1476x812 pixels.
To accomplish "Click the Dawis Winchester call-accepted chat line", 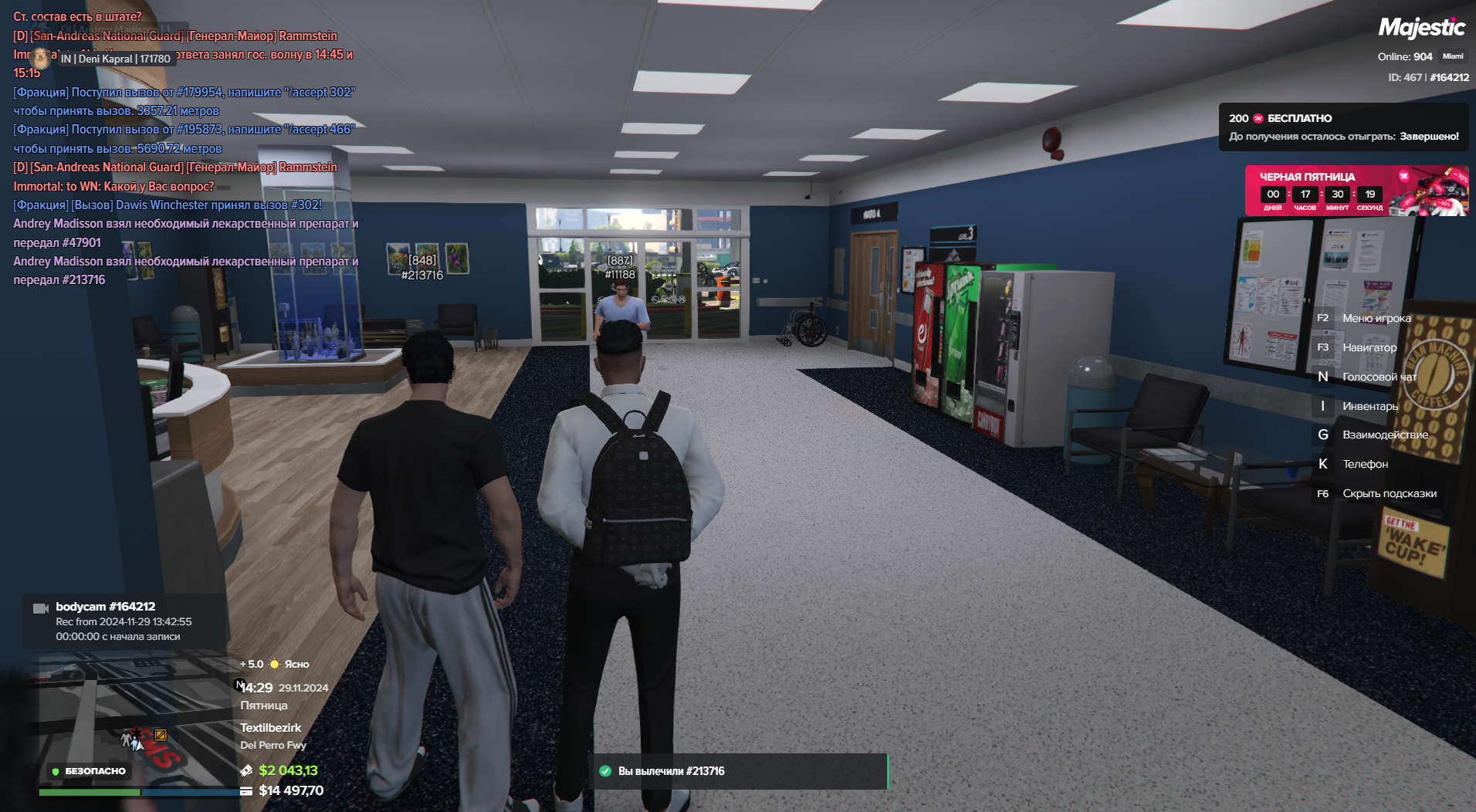I will coord(168,205).
